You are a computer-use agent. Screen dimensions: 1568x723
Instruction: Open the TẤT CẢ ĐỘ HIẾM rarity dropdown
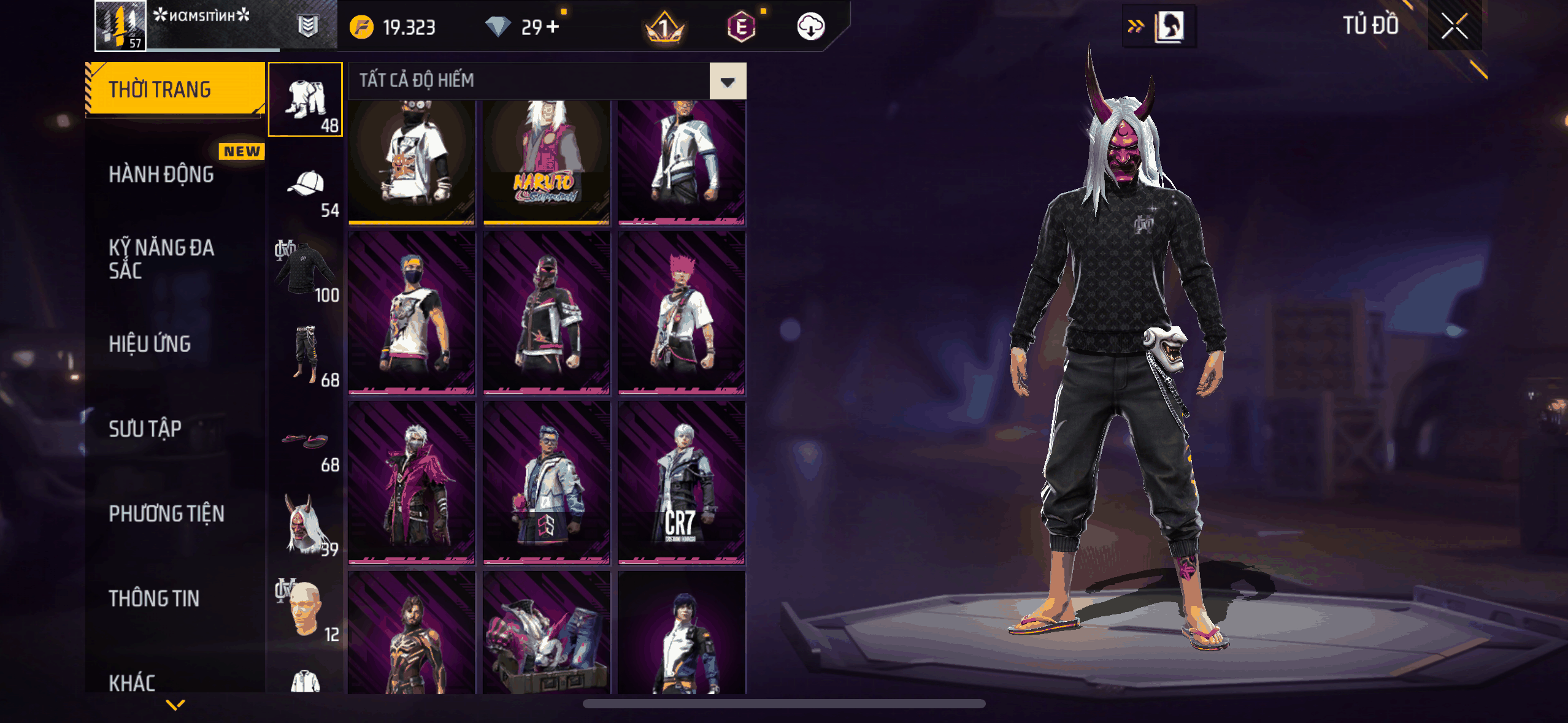(x=728, y=81)
